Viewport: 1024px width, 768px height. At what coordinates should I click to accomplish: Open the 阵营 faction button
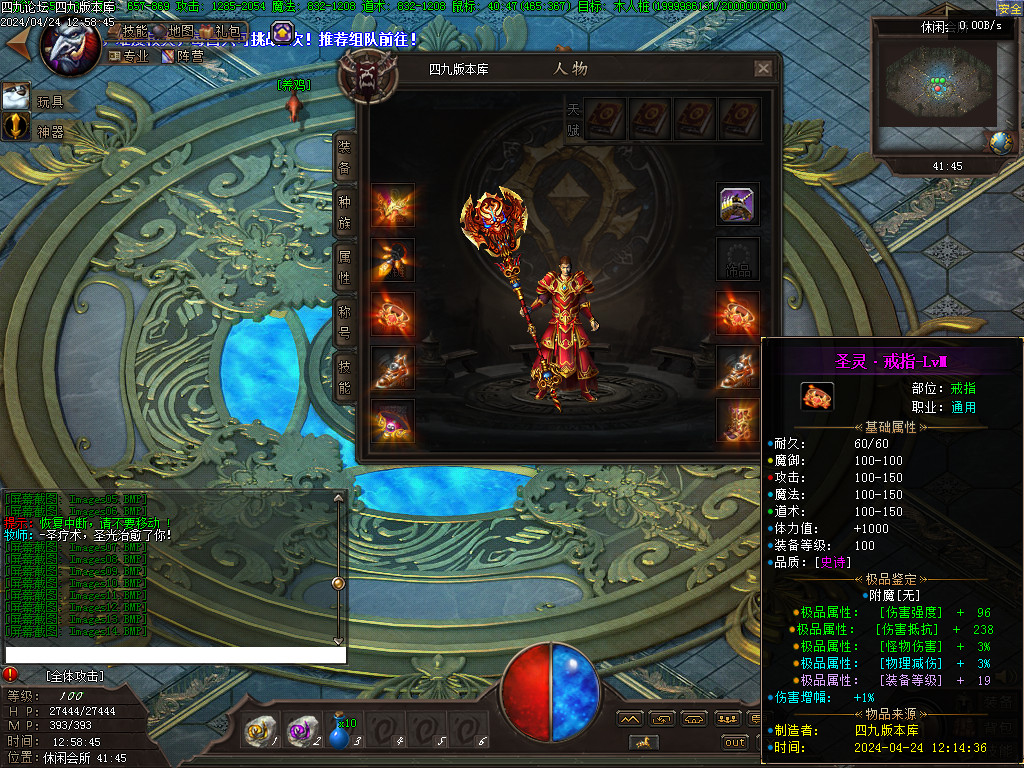tap(183, 56)
